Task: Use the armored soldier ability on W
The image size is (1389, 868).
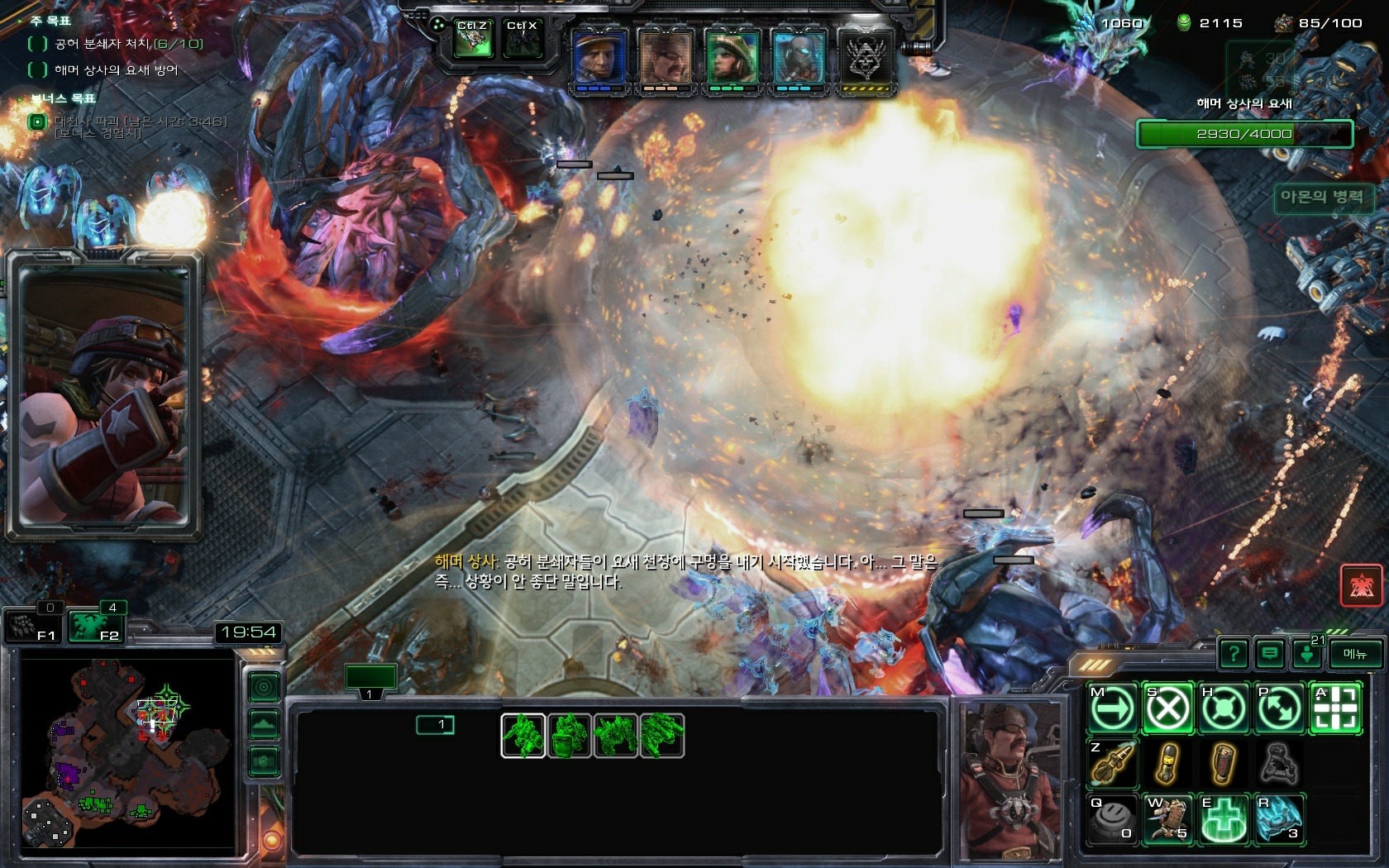Action: coord(1167,818)
